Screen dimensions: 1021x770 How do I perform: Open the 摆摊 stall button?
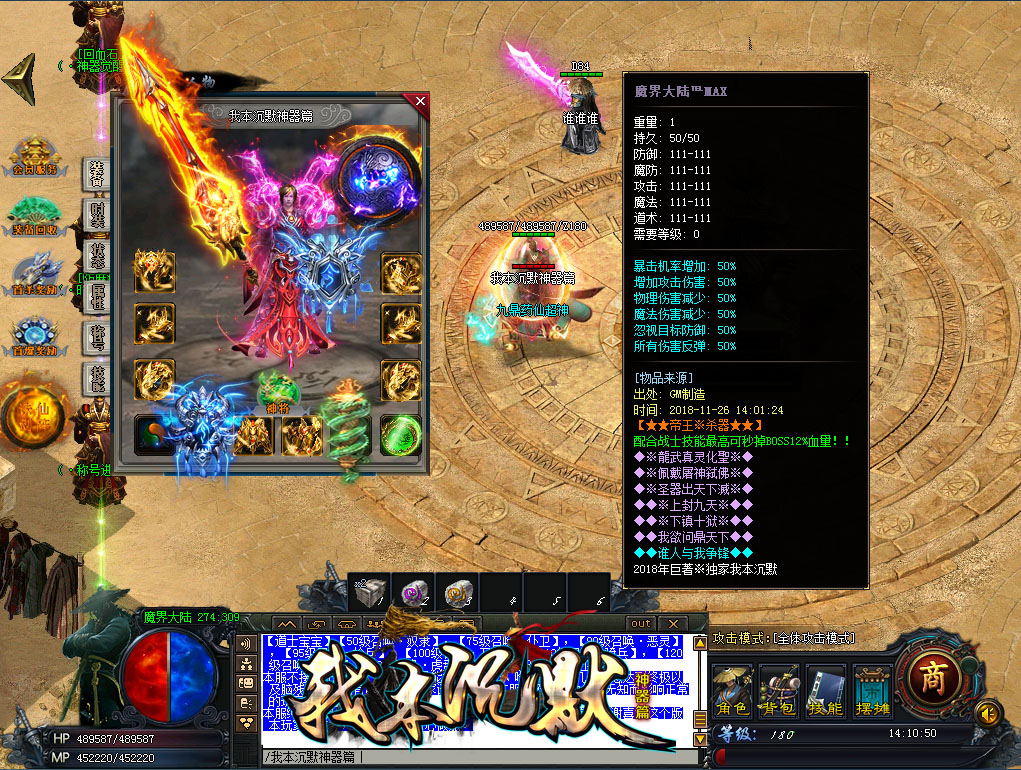click(872, 688)
